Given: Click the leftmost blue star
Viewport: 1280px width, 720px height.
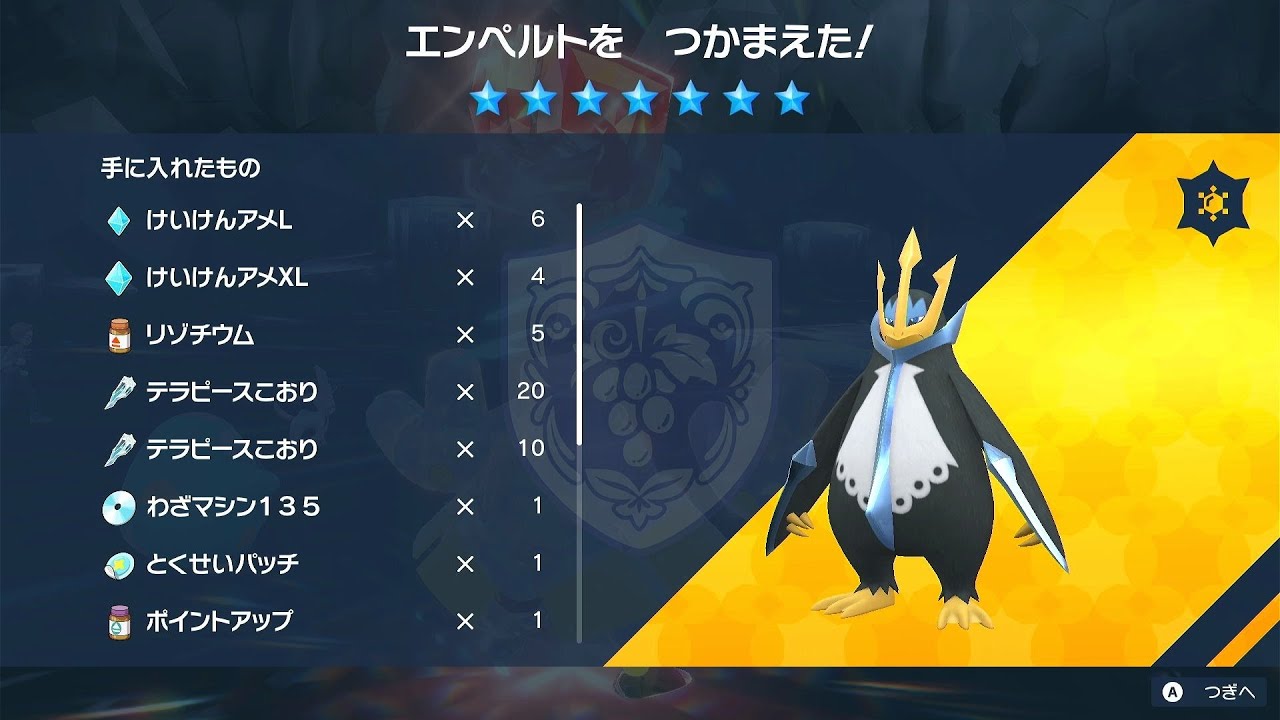Looking at the screenshot, I should point(488,99).
